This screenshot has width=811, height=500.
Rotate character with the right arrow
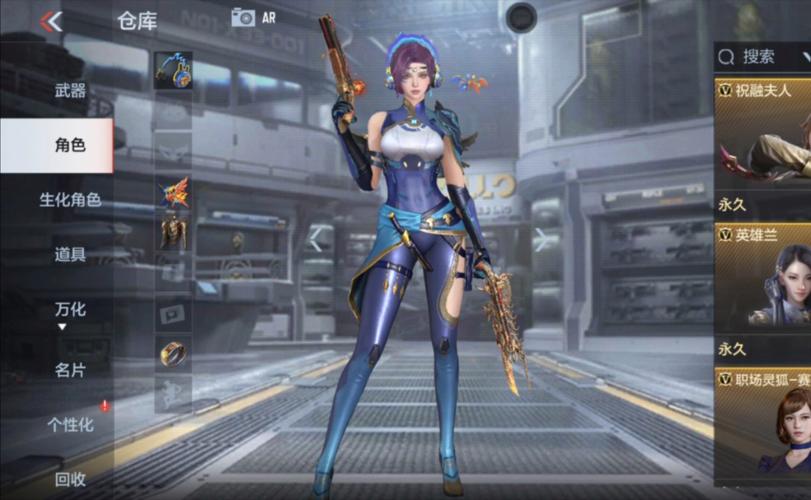pyautogui.click(x=540, y=239)
